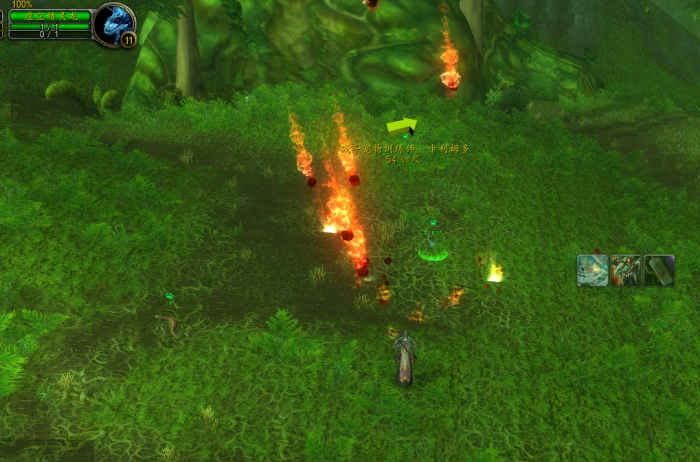The height and width of the screenshot is (462, 700).
Task: Activate the icy blue swirl ability
Action: pos(593,271)
